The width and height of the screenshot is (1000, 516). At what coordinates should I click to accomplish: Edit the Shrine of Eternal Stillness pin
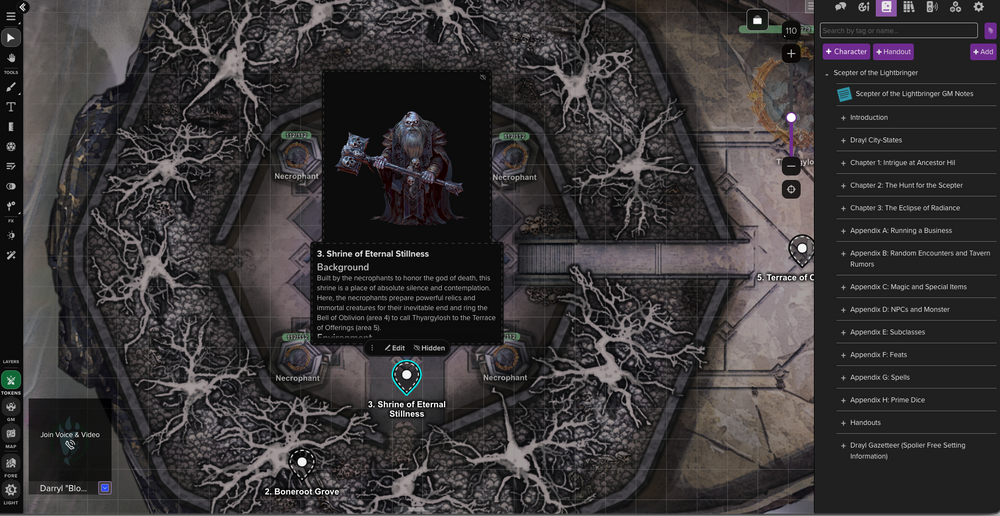tap(395, 348)
